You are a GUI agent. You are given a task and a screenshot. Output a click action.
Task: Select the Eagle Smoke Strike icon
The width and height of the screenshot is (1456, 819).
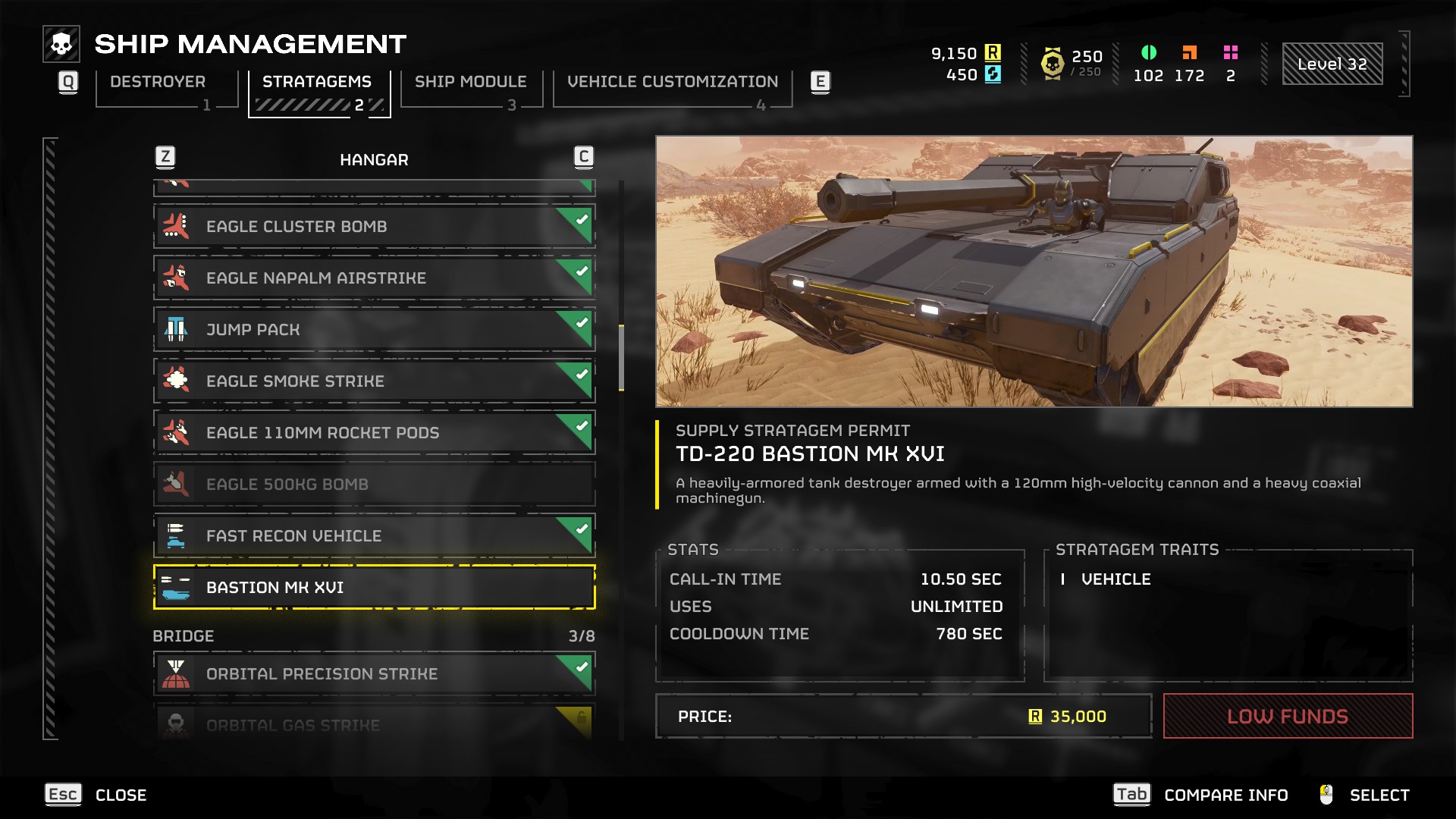177,381
